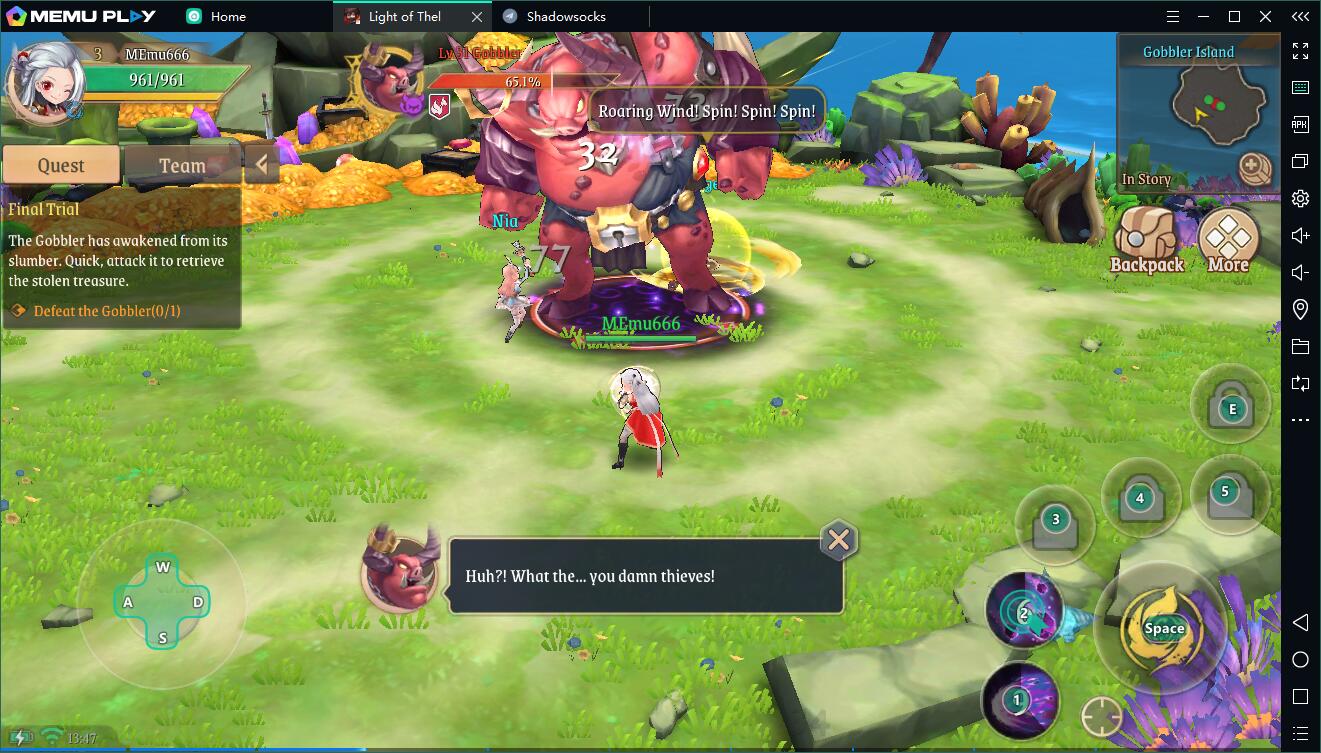Select the Defeat the Gobbler objective
The height and width of the screenshot is (753, 1321).
pyautogui.click(x=107, y=311)
